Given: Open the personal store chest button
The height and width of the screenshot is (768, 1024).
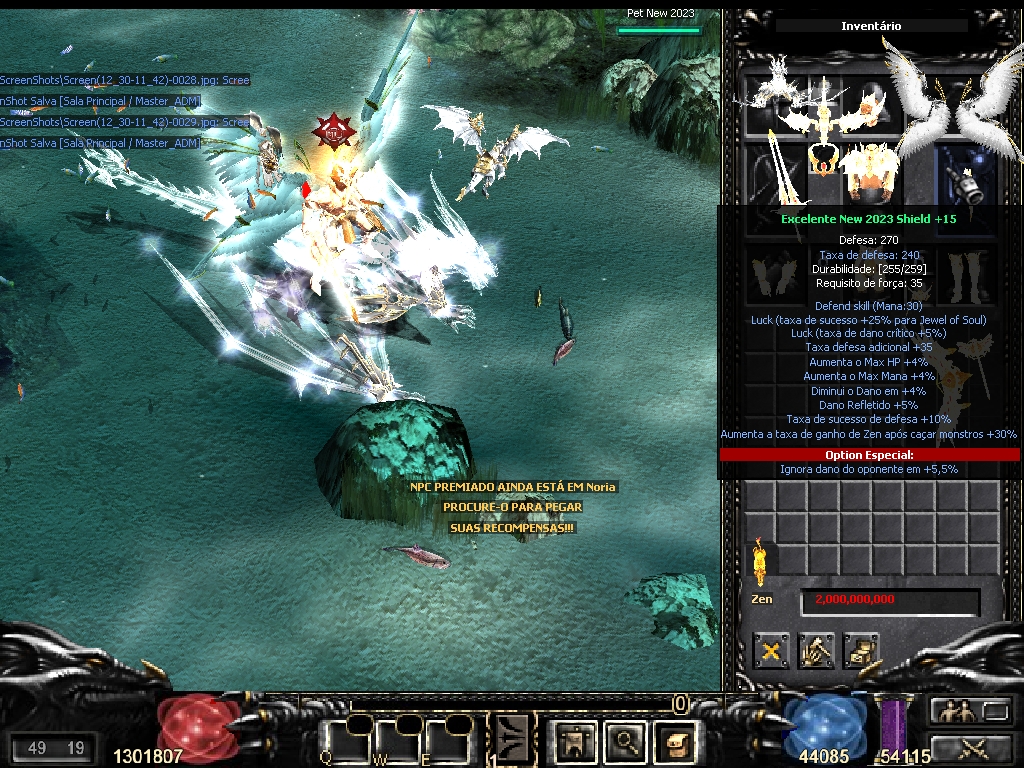Looking at the screenshot, I should [861, 652].
